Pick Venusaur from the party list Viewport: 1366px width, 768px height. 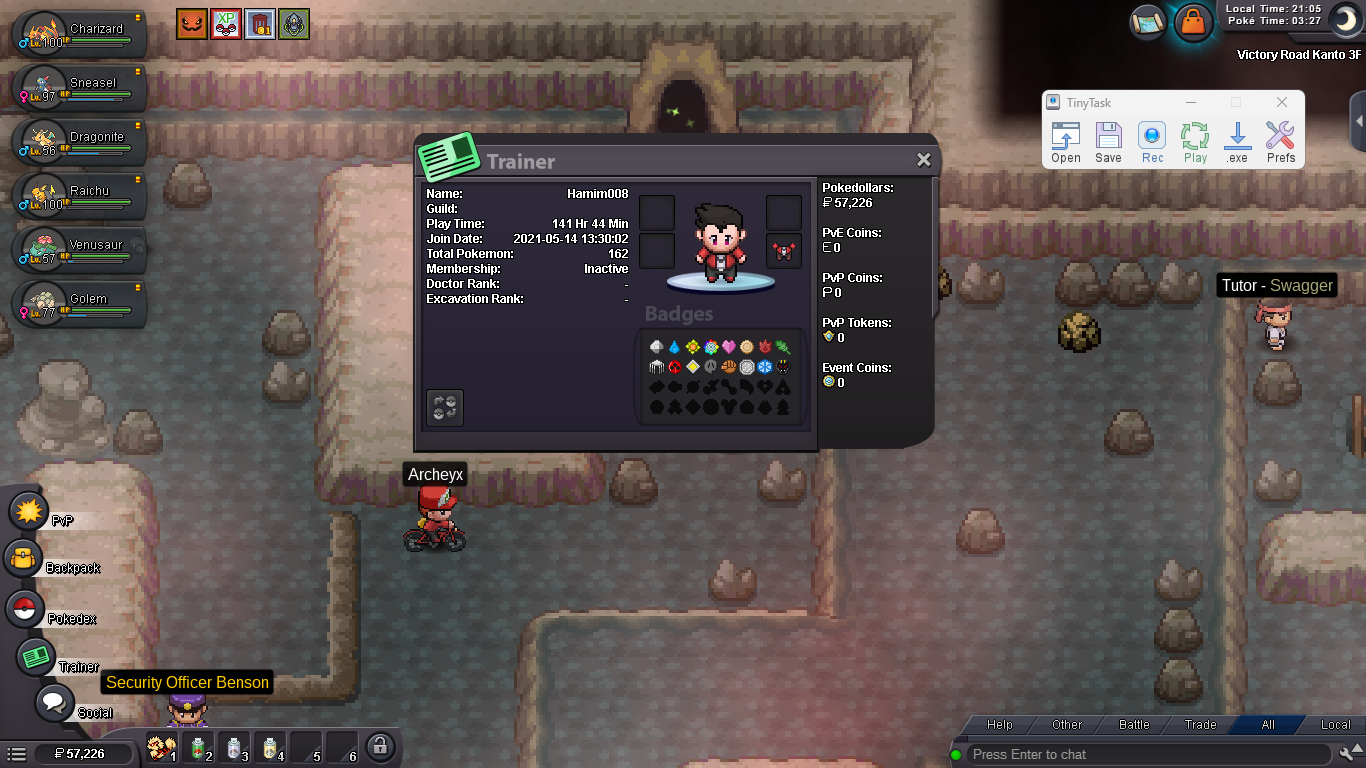[x=80, y=250]
